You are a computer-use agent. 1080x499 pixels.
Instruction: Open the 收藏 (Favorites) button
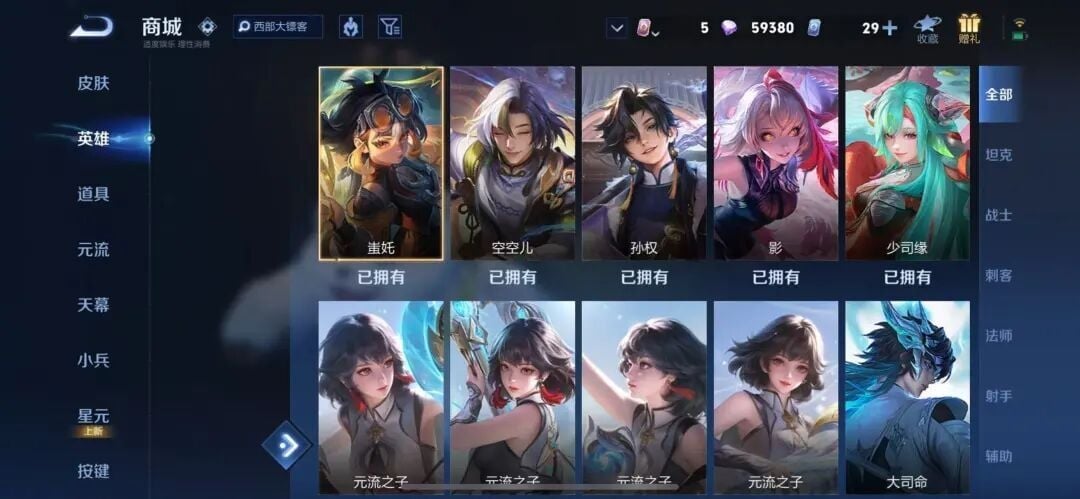point(927,28)
